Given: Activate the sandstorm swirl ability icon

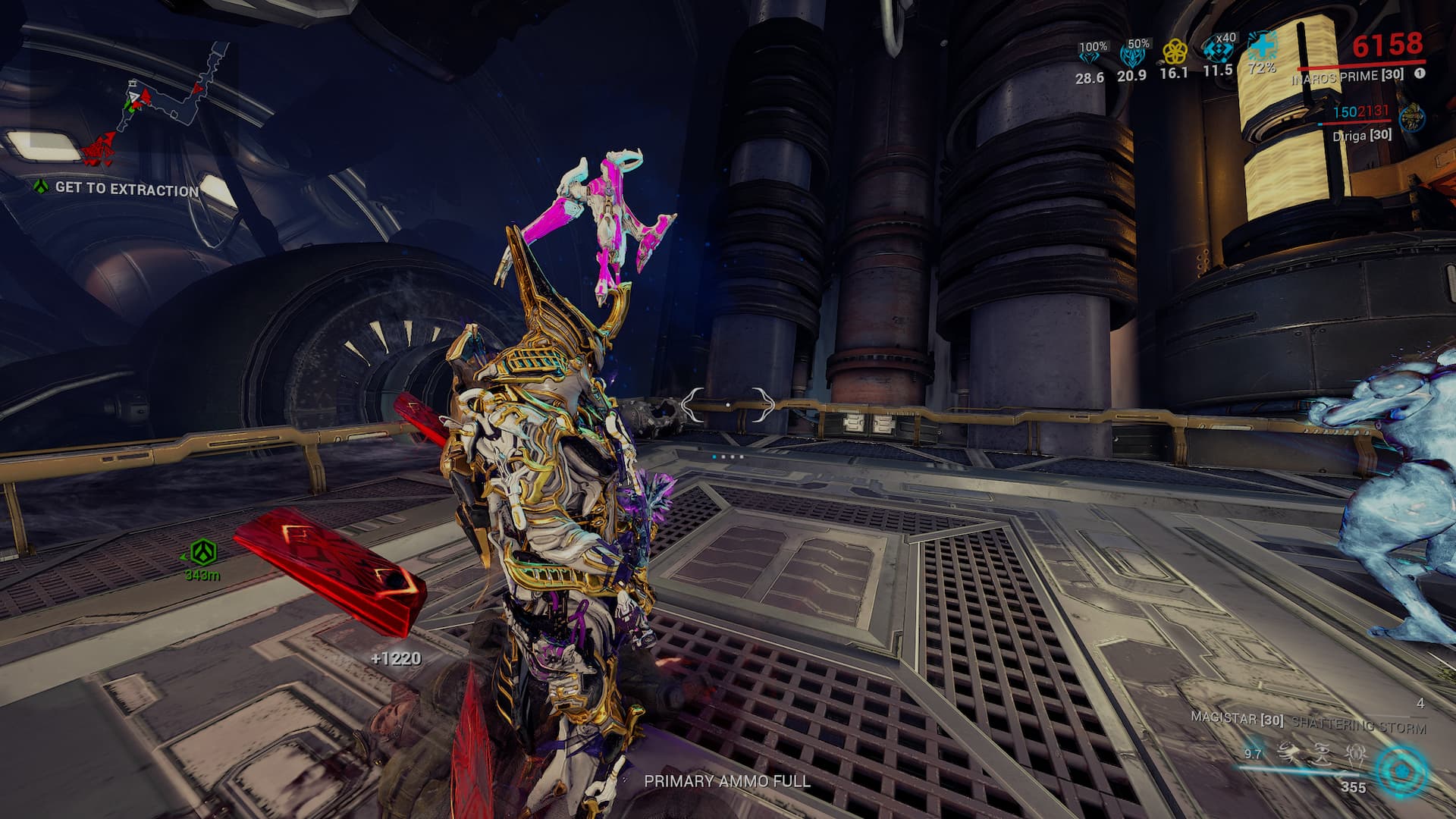Looking at the screenshot, I should pos(1287,754).
